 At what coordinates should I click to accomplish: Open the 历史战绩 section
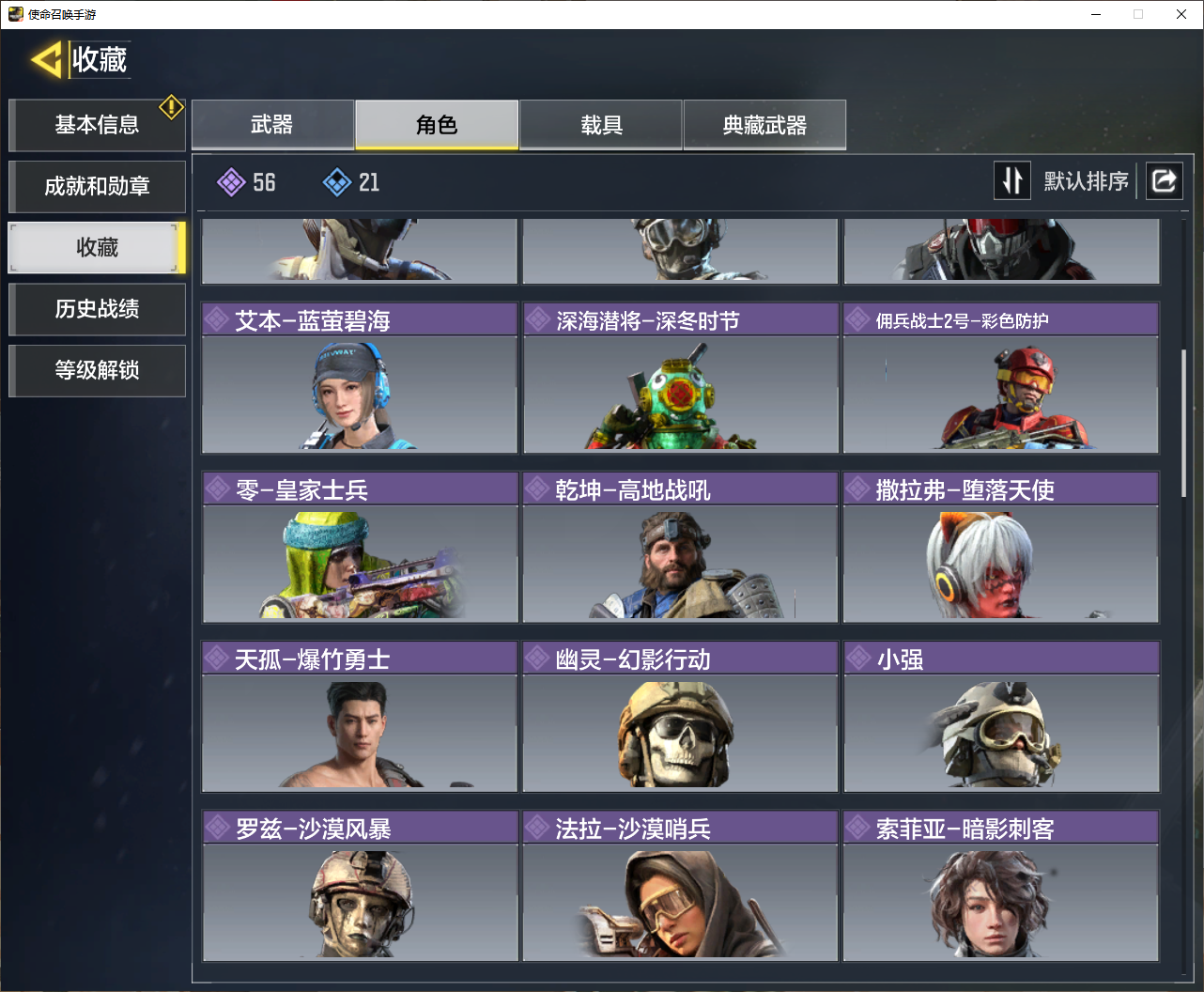(97, 309)
